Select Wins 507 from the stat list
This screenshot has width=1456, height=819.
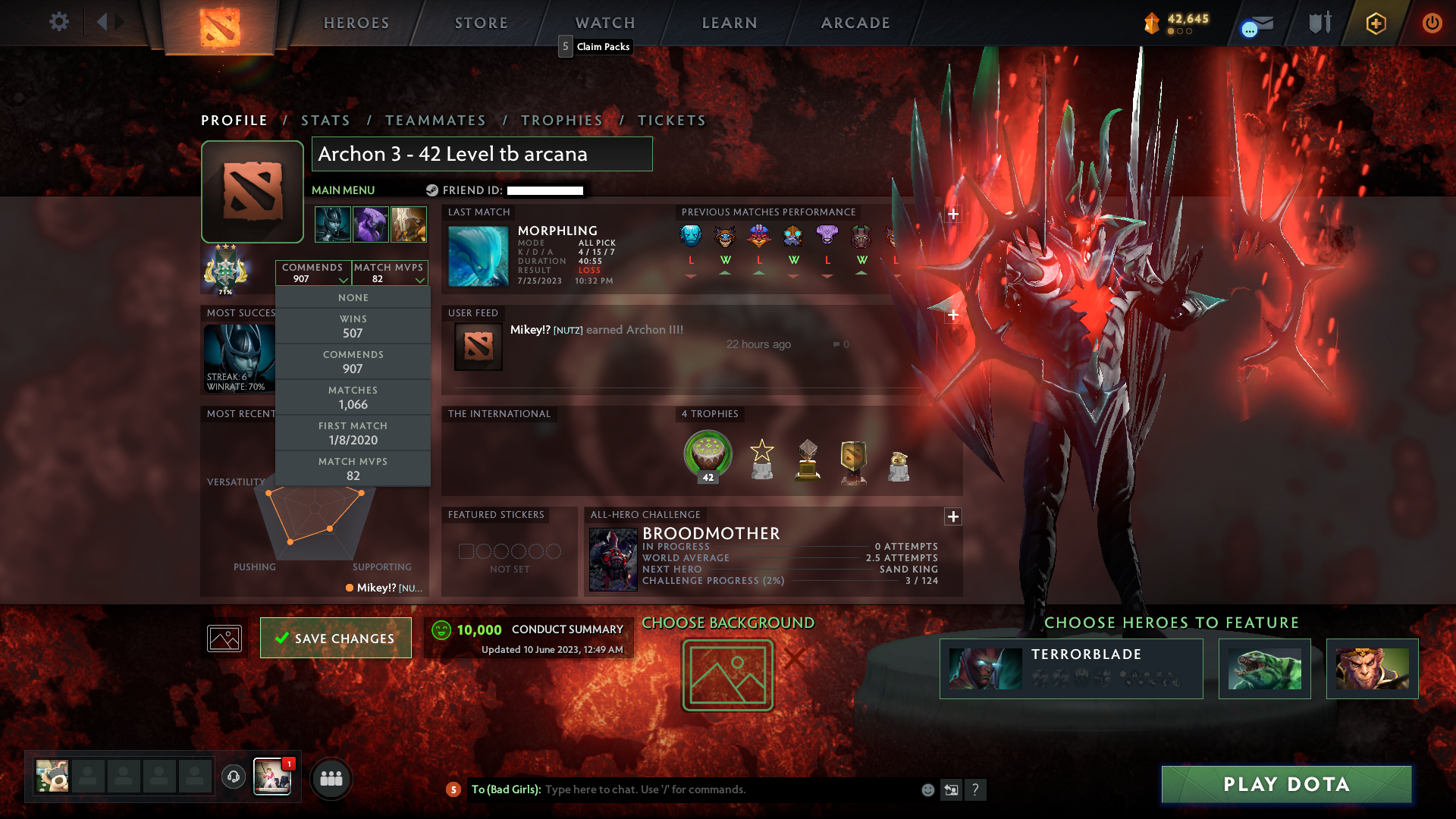[x=353, y=325]
